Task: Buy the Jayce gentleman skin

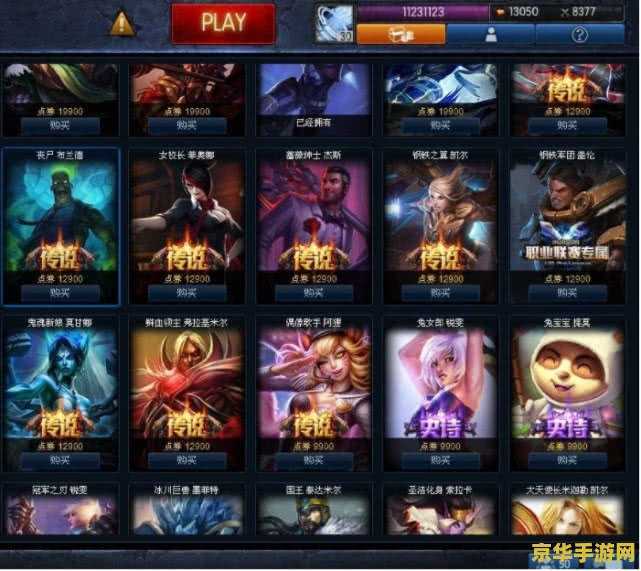Action: tap(313, 293)
